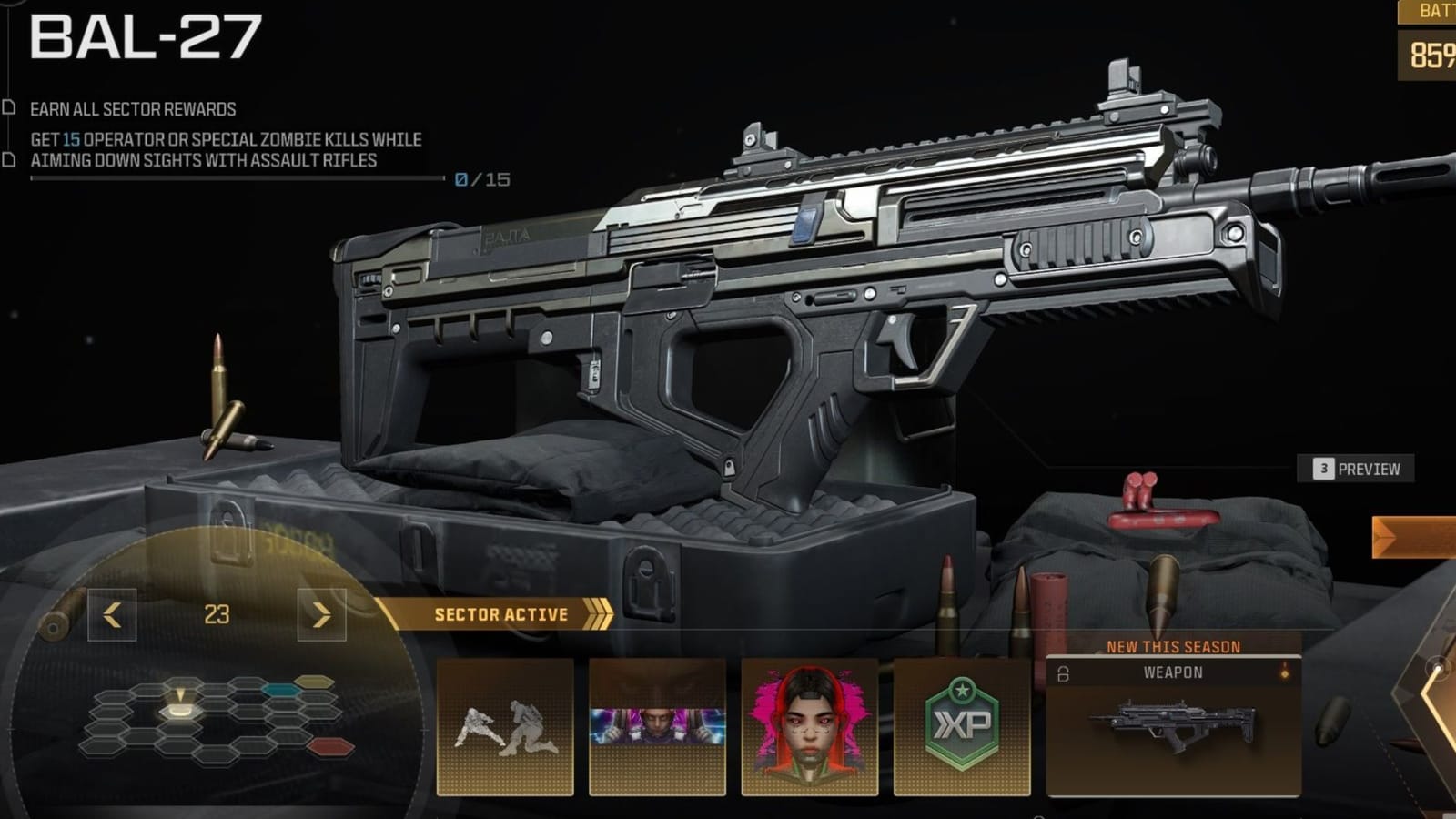Click the SECTOR ACTIVE banner
This screenshot has height=819, width=1456.
(502, 614)
